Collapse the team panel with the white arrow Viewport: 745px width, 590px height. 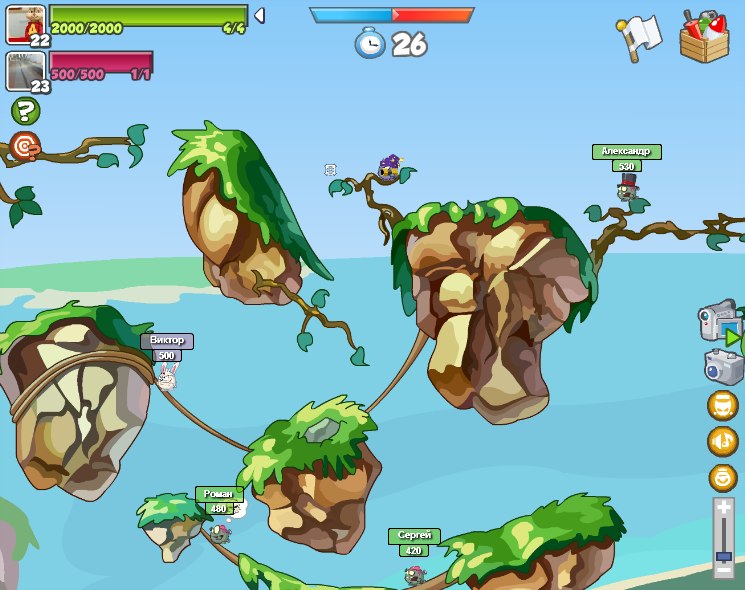tap(259, 15)
